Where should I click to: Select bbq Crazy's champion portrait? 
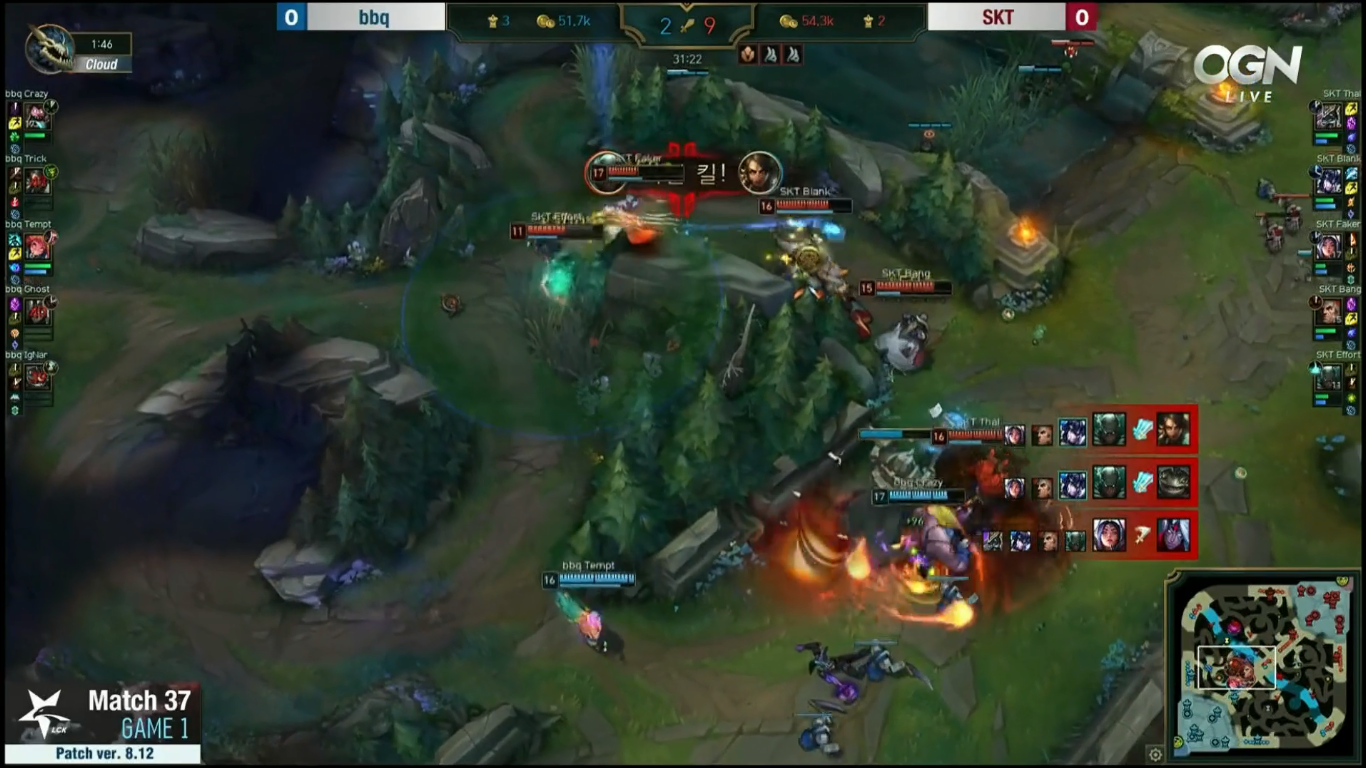pos(37,116)
